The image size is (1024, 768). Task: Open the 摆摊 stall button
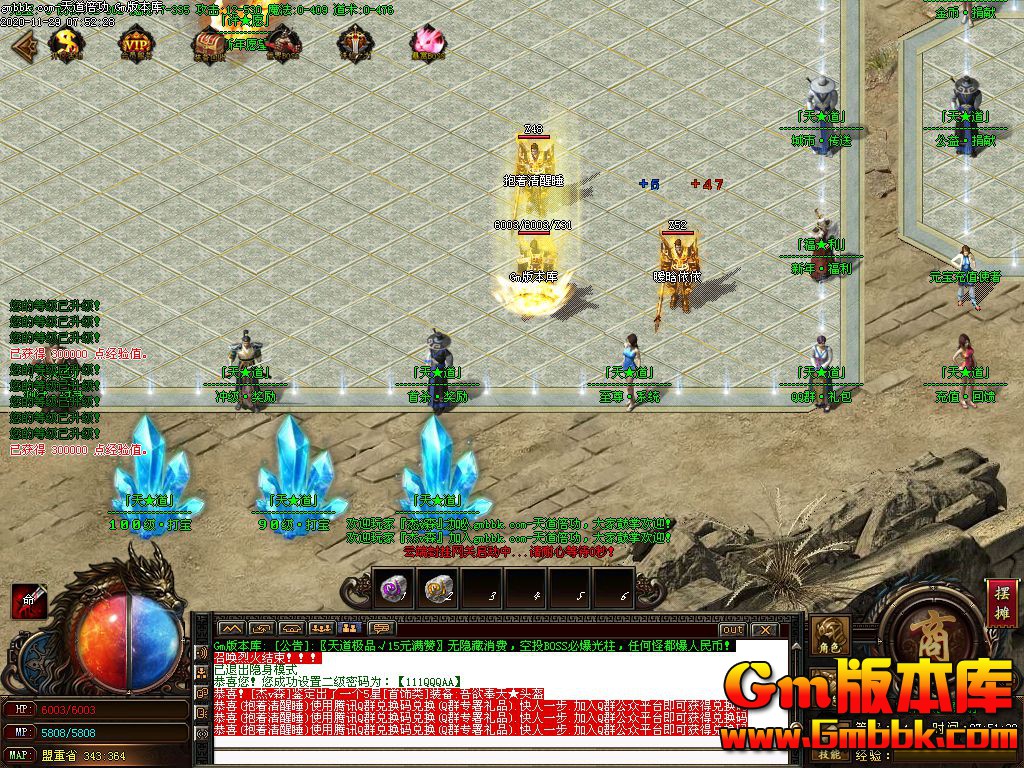click(1000, 602)
